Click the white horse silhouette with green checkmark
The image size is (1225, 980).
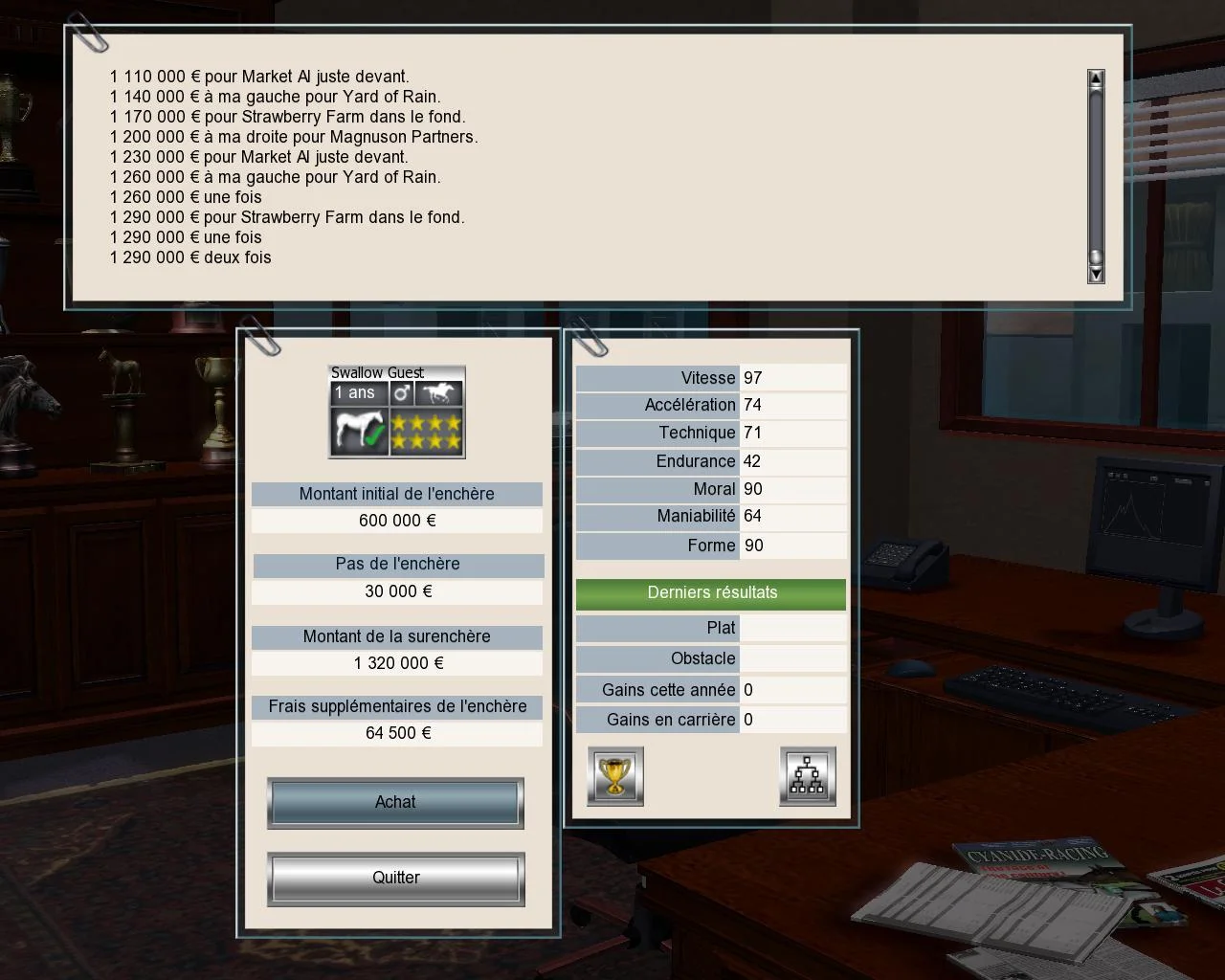[x=358, y=430]
